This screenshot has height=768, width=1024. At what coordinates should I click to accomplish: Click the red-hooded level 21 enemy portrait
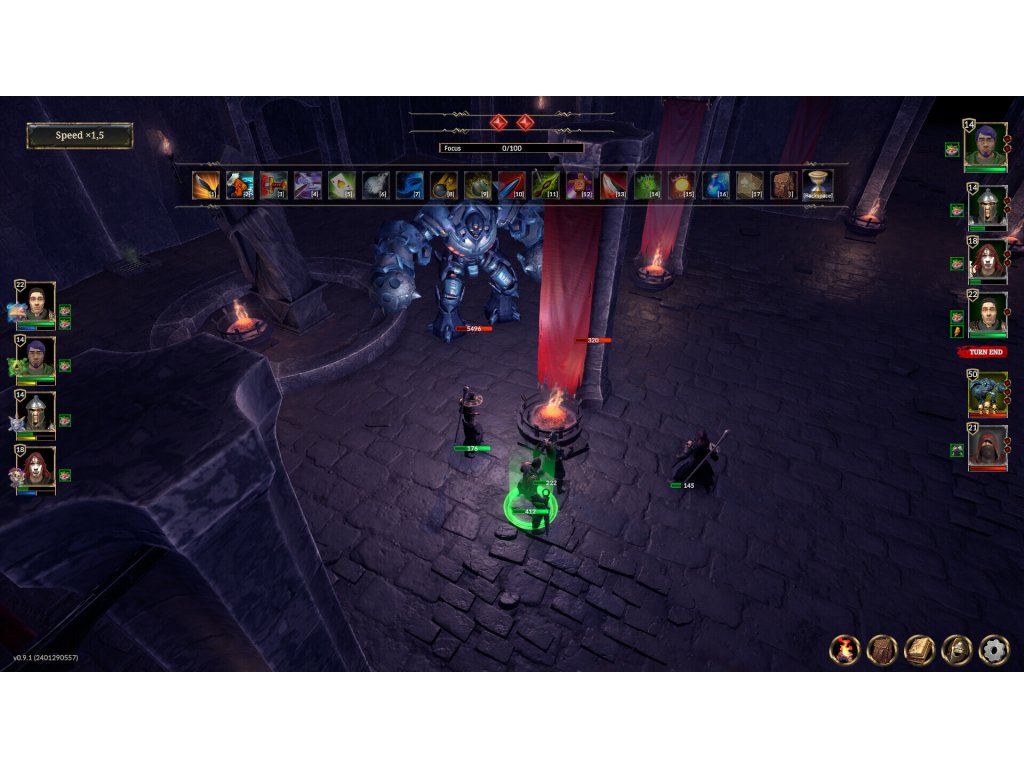(x=987, y=445)
